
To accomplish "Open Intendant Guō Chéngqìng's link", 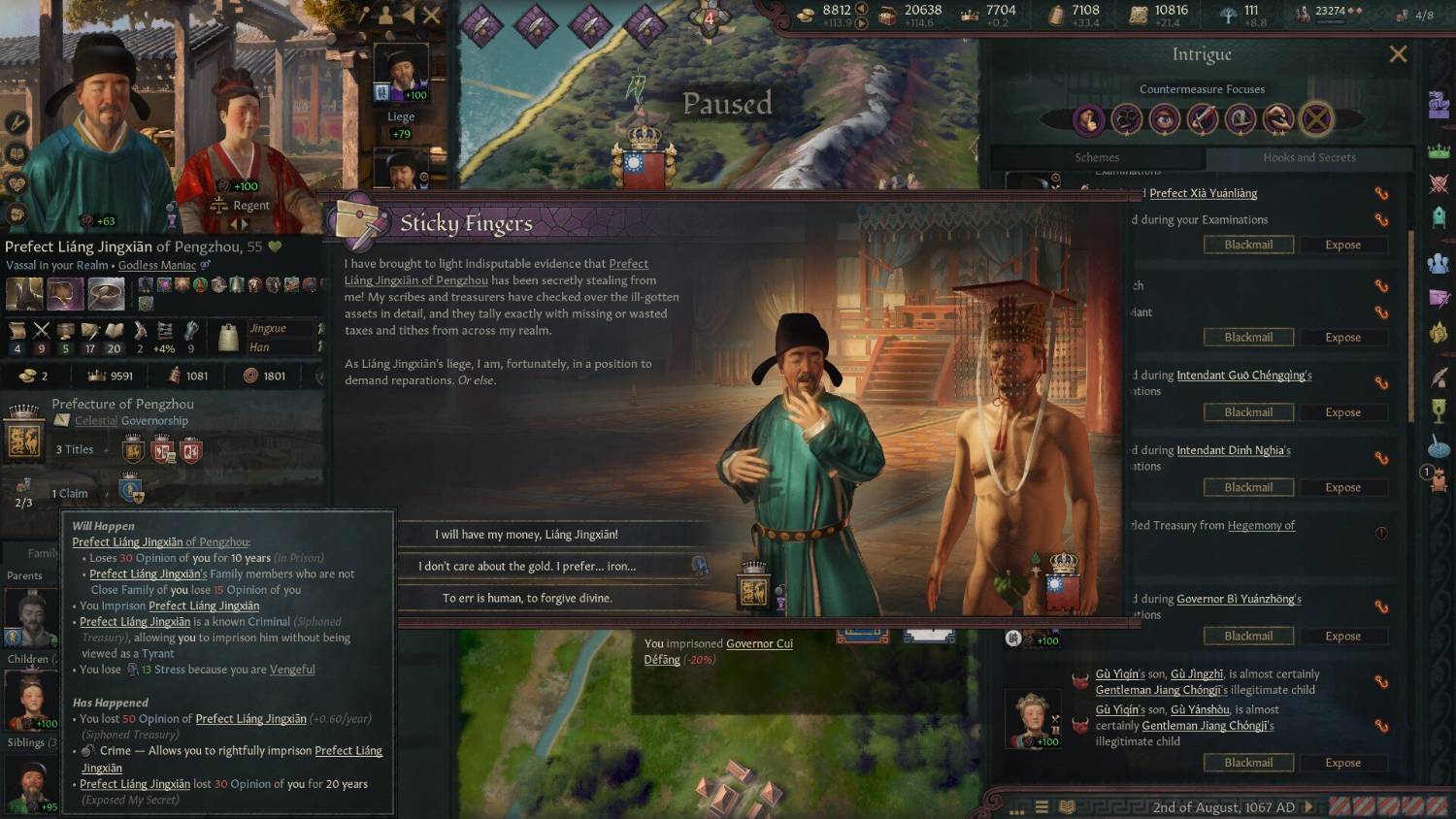I will click(1243, 376).
